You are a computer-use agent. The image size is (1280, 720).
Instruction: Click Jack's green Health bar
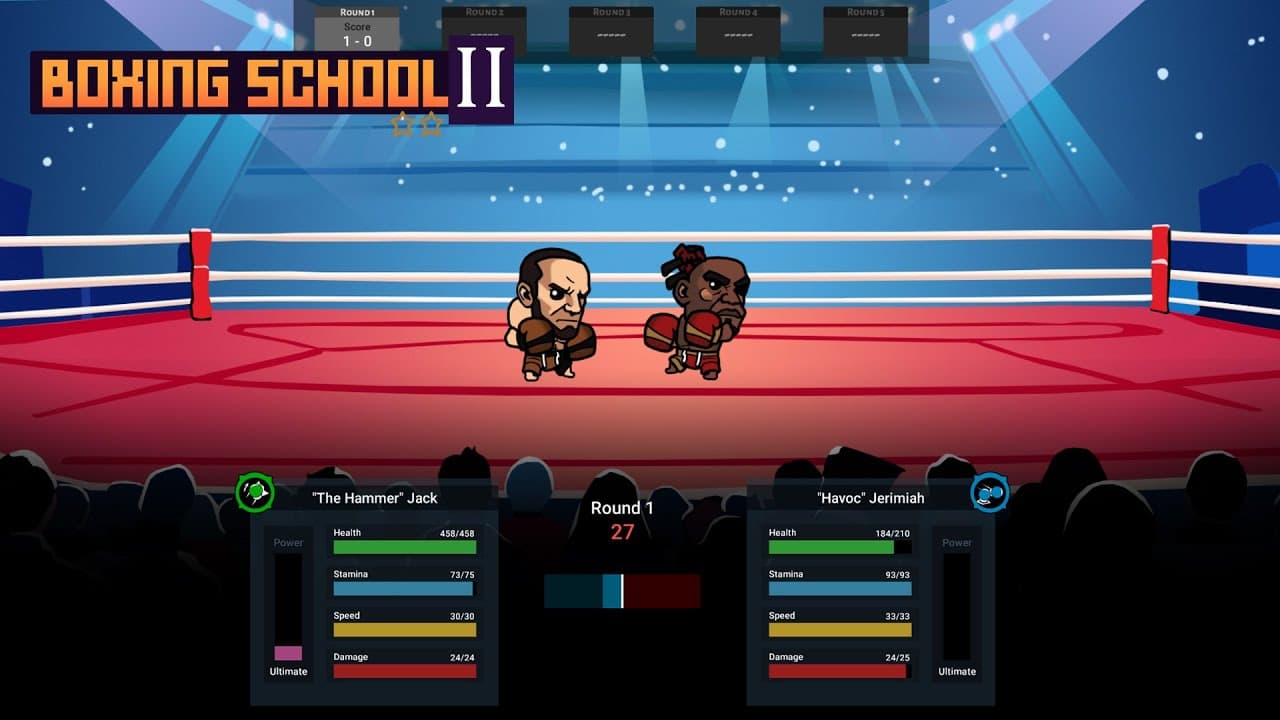click(x=404, y=547)
